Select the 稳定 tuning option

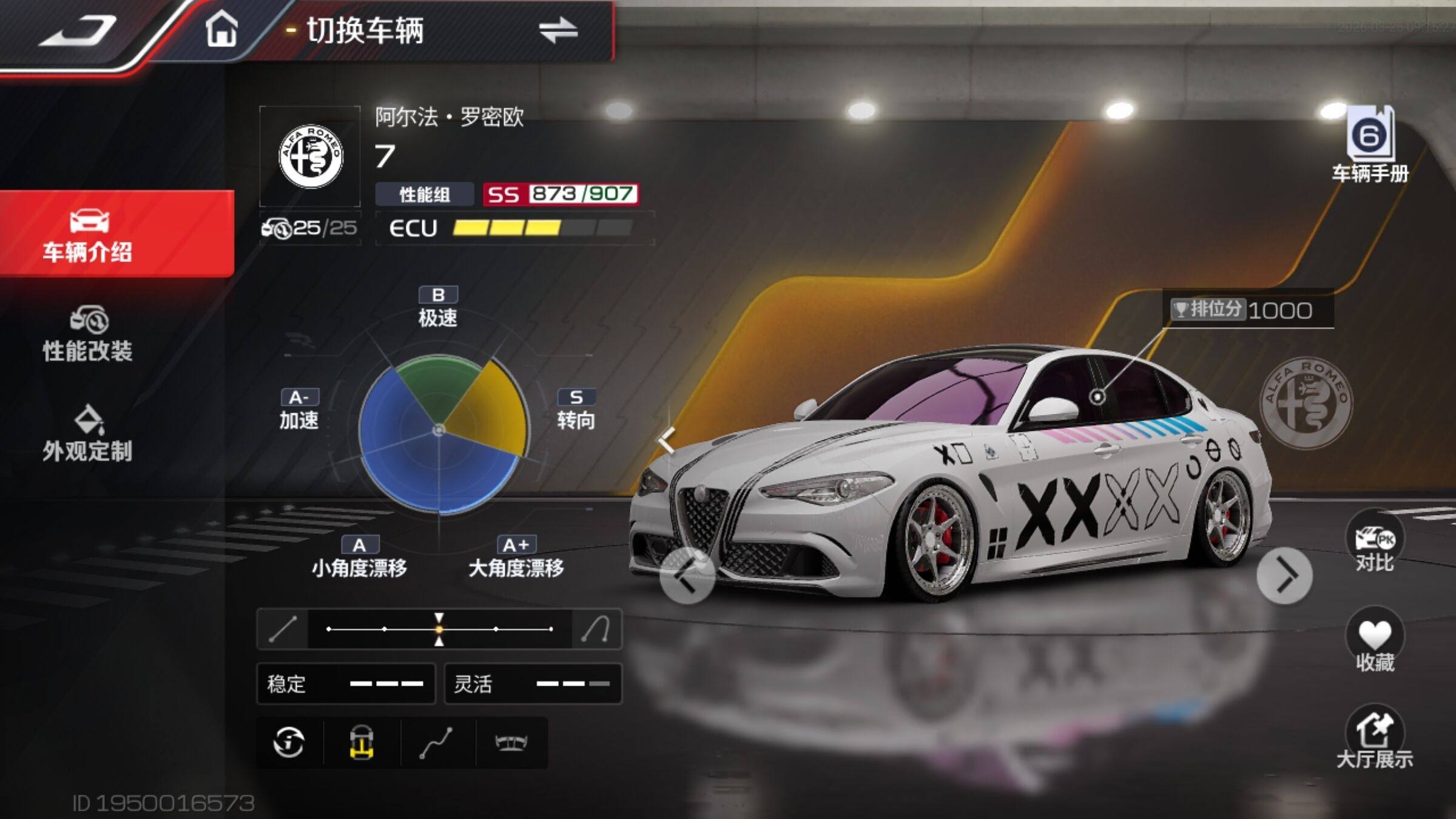[x=346, y=684]
